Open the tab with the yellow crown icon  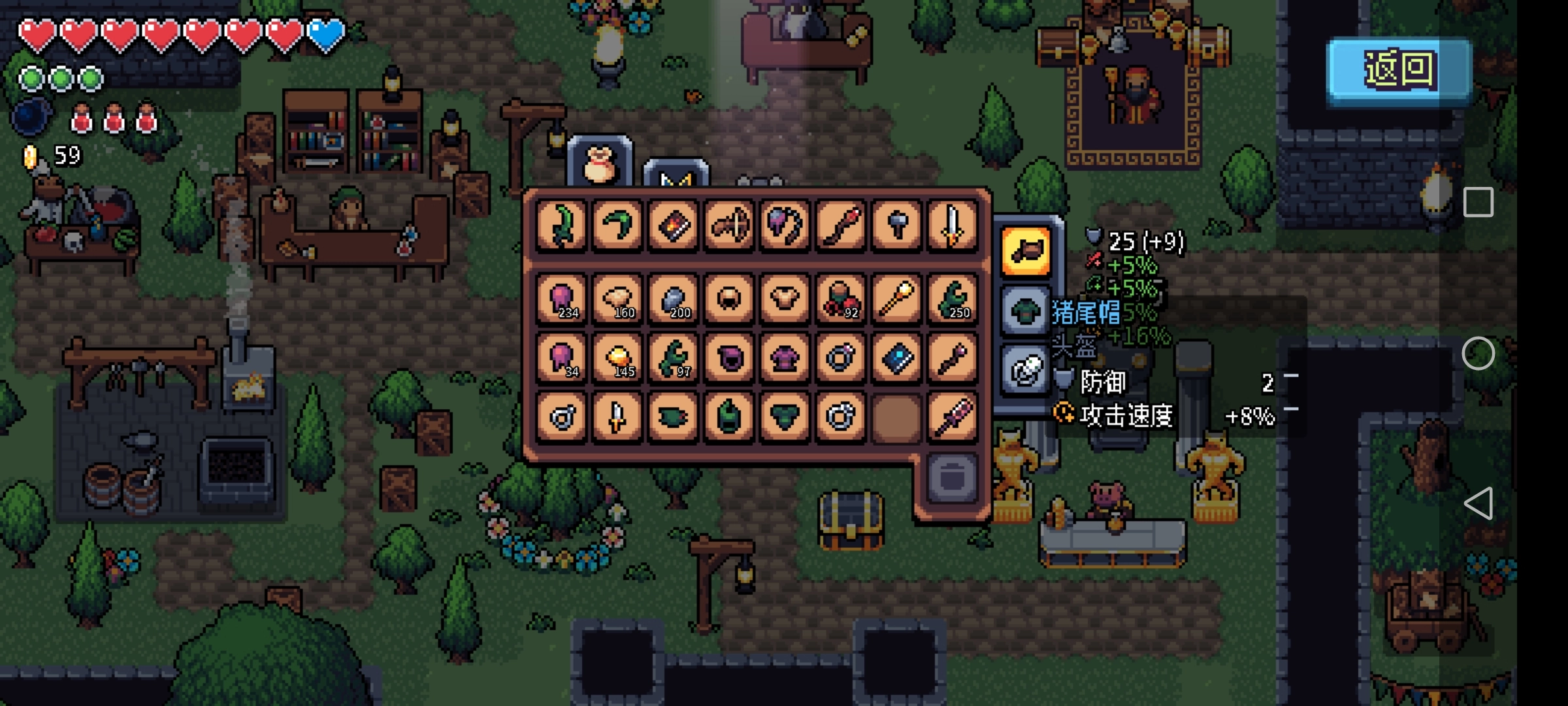[x=676, y=176]
